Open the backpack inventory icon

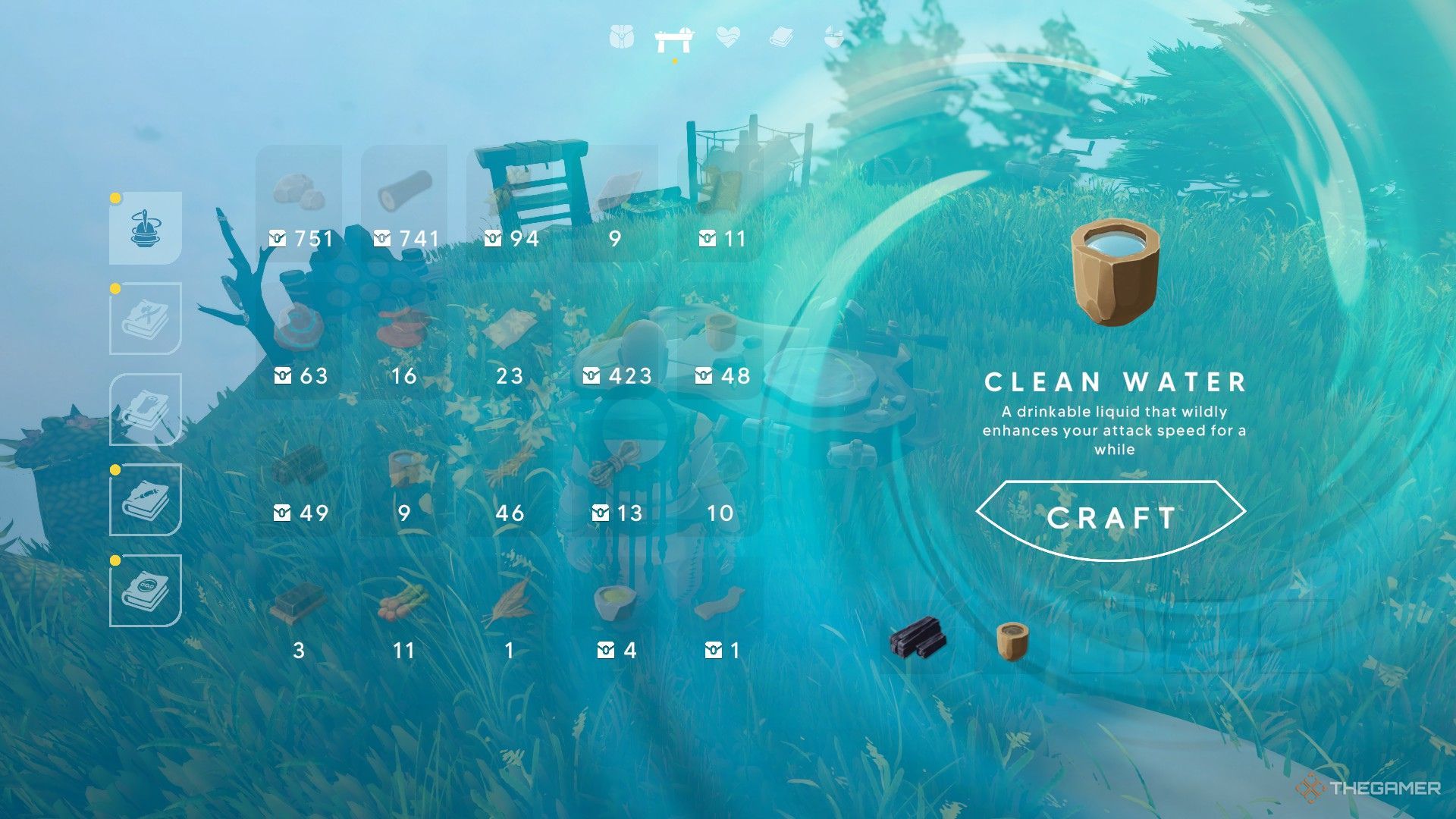click(622, 38)
